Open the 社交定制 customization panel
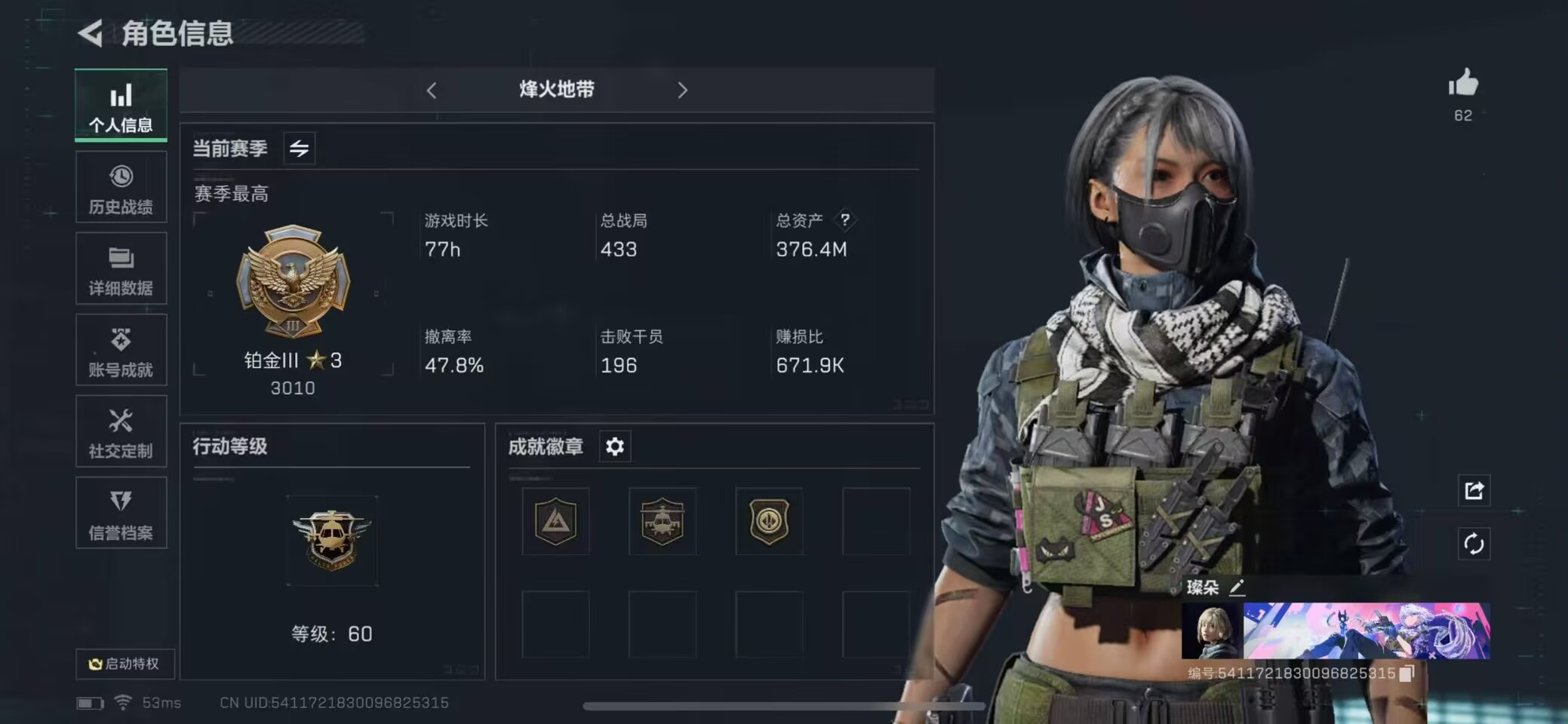 [121, 431]
